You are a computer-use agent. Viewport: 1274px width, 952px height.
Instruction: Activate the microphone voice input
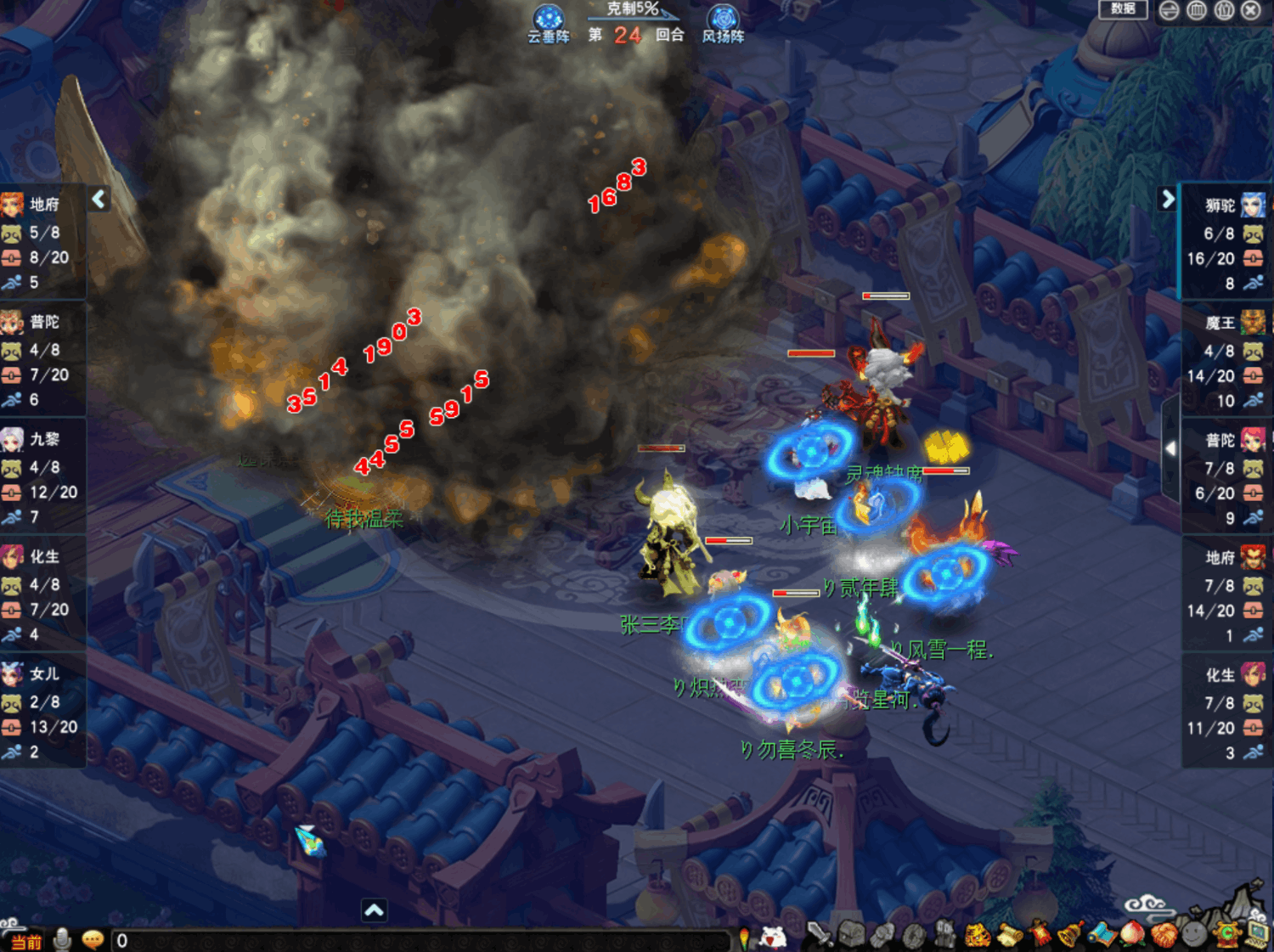(x=62, y=939)
